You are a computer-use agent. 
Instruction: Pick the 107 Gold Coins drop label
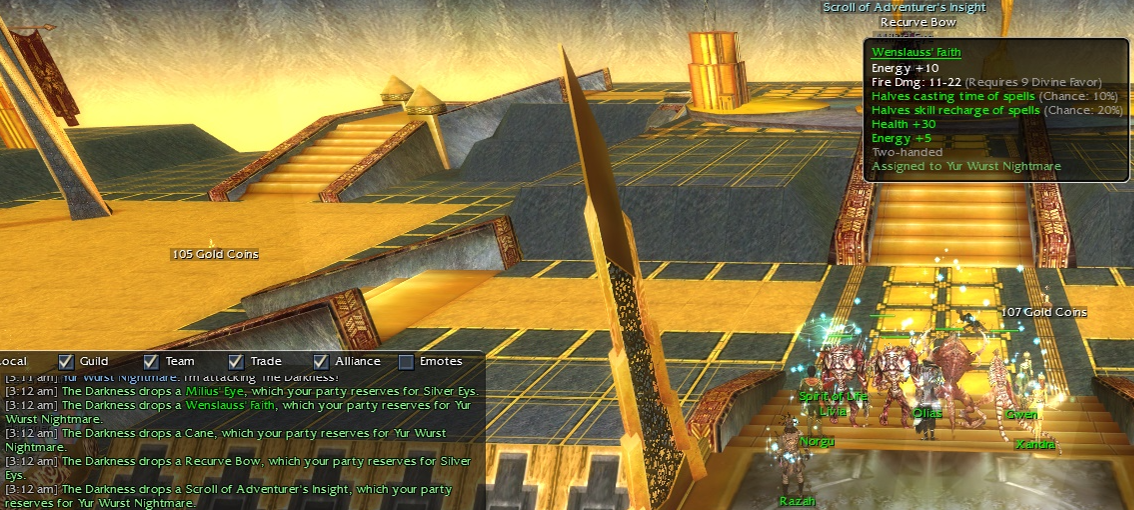(x=1043, y=312)
